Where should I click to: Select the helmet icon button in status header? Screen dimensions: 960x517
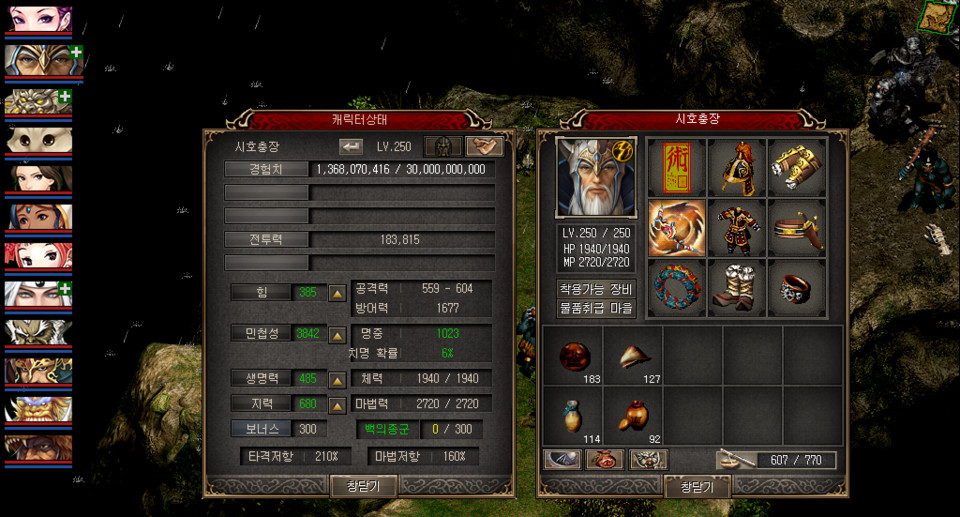pos(442,146)
